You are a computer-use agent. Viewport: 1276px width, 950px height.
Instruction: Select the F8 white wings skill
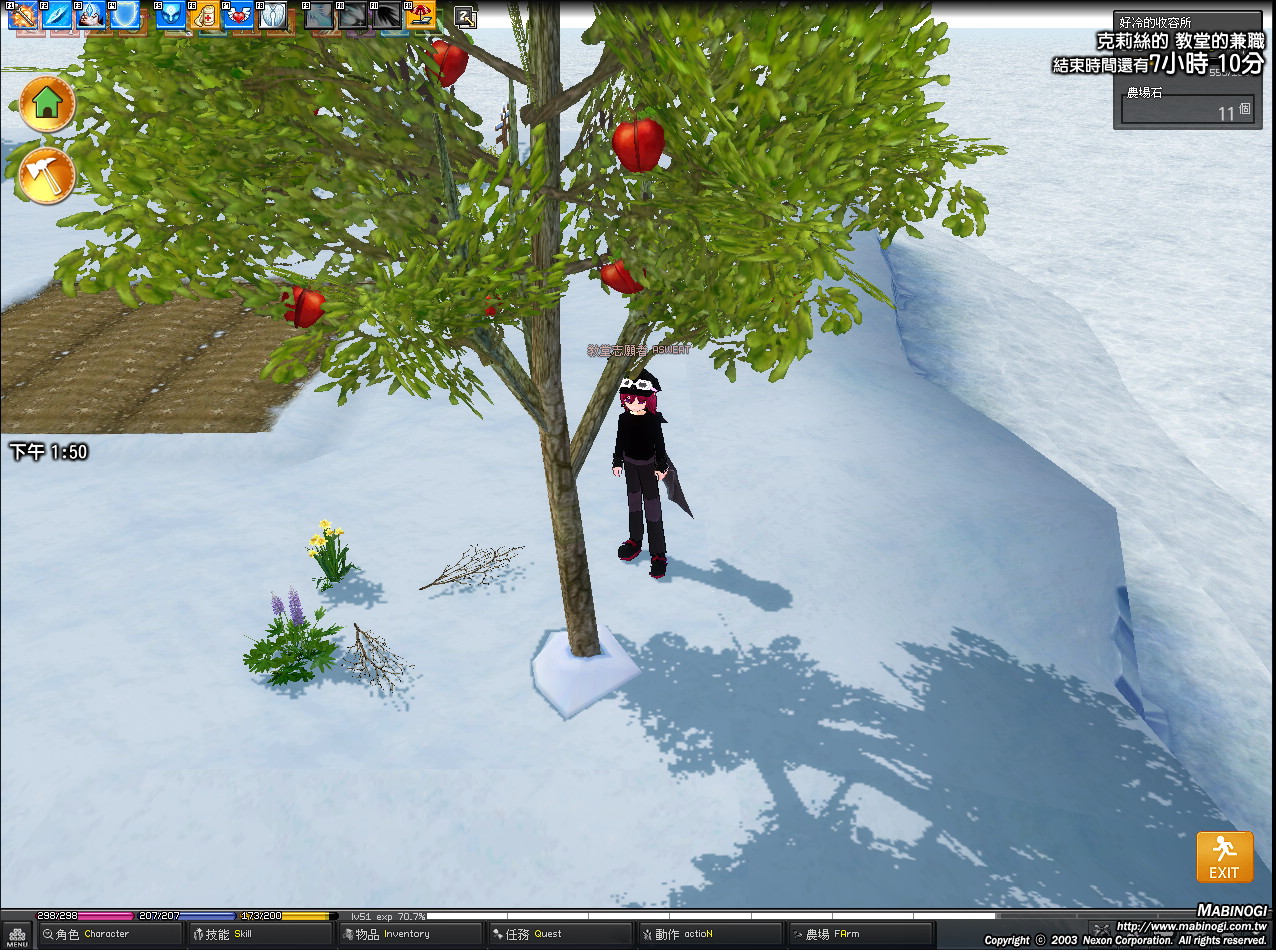272,15
